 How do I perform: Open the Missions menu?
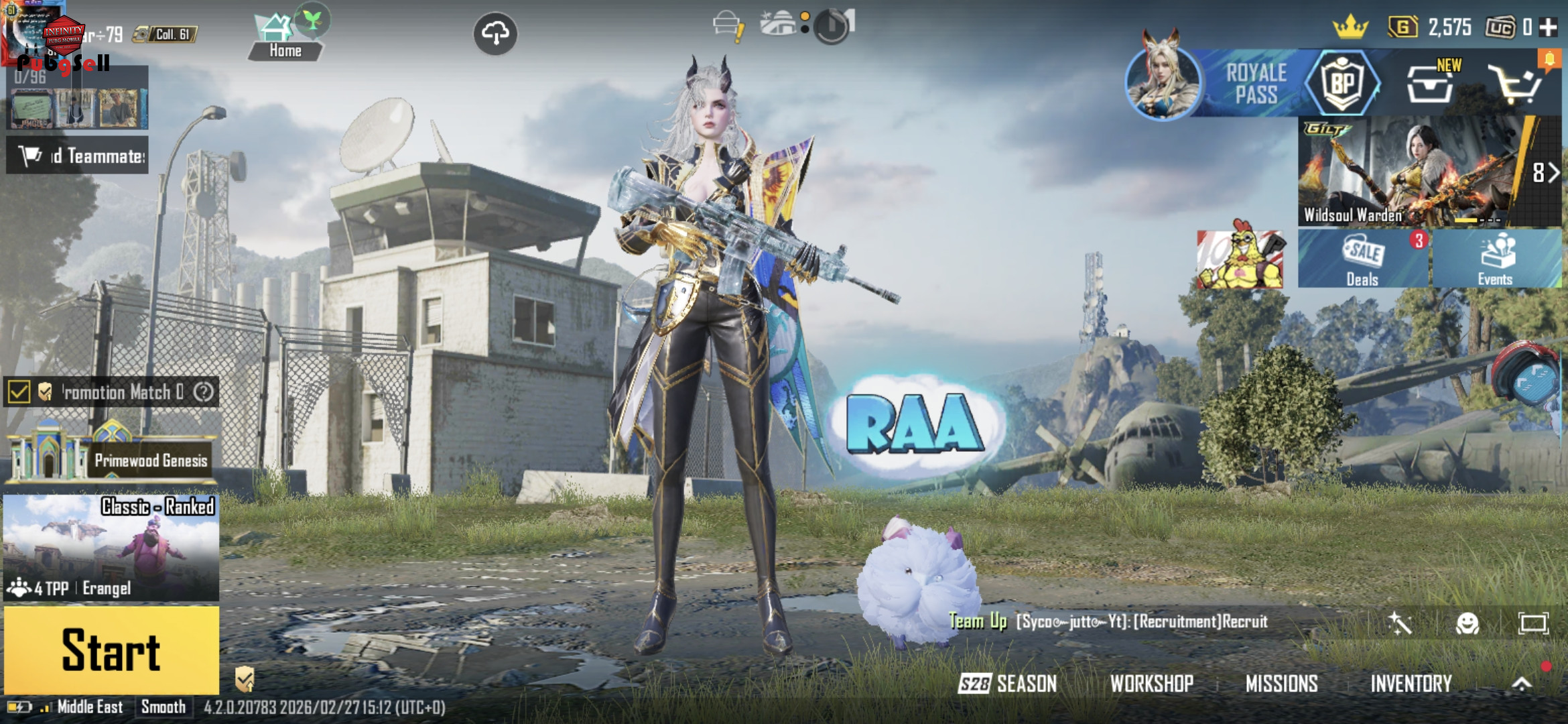pyautogui.click(x=1281, y=683)
